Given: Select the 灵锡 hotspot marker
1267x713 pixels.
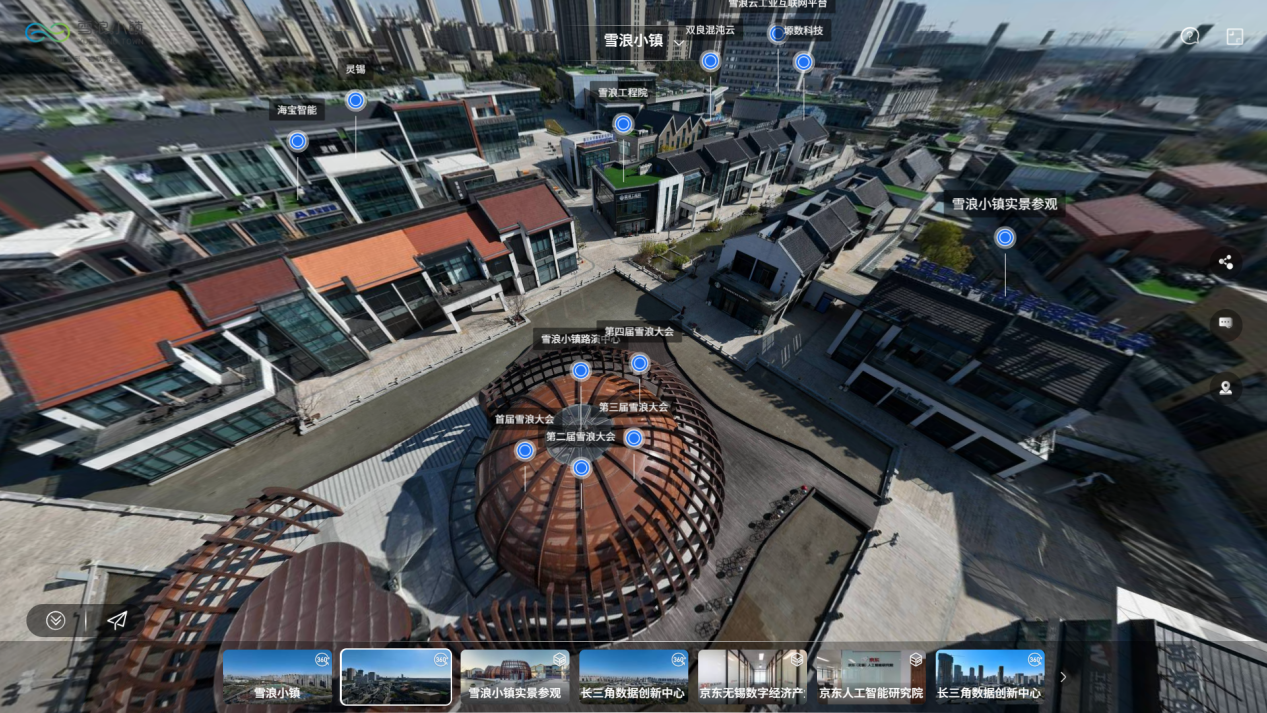Looking at the screenshot, I should point(355,100).
